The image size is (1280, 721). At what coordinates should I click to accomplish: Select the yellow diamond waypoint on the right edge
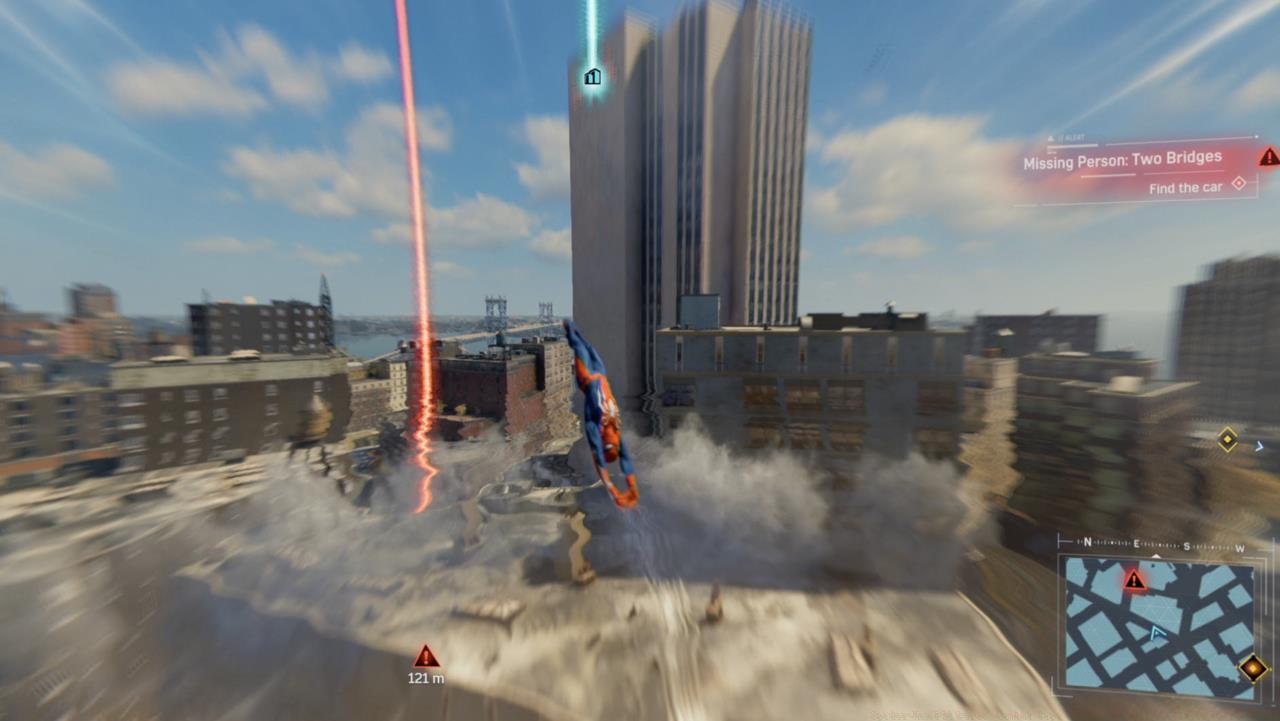pyautogui.click(x=1226, y=437)
